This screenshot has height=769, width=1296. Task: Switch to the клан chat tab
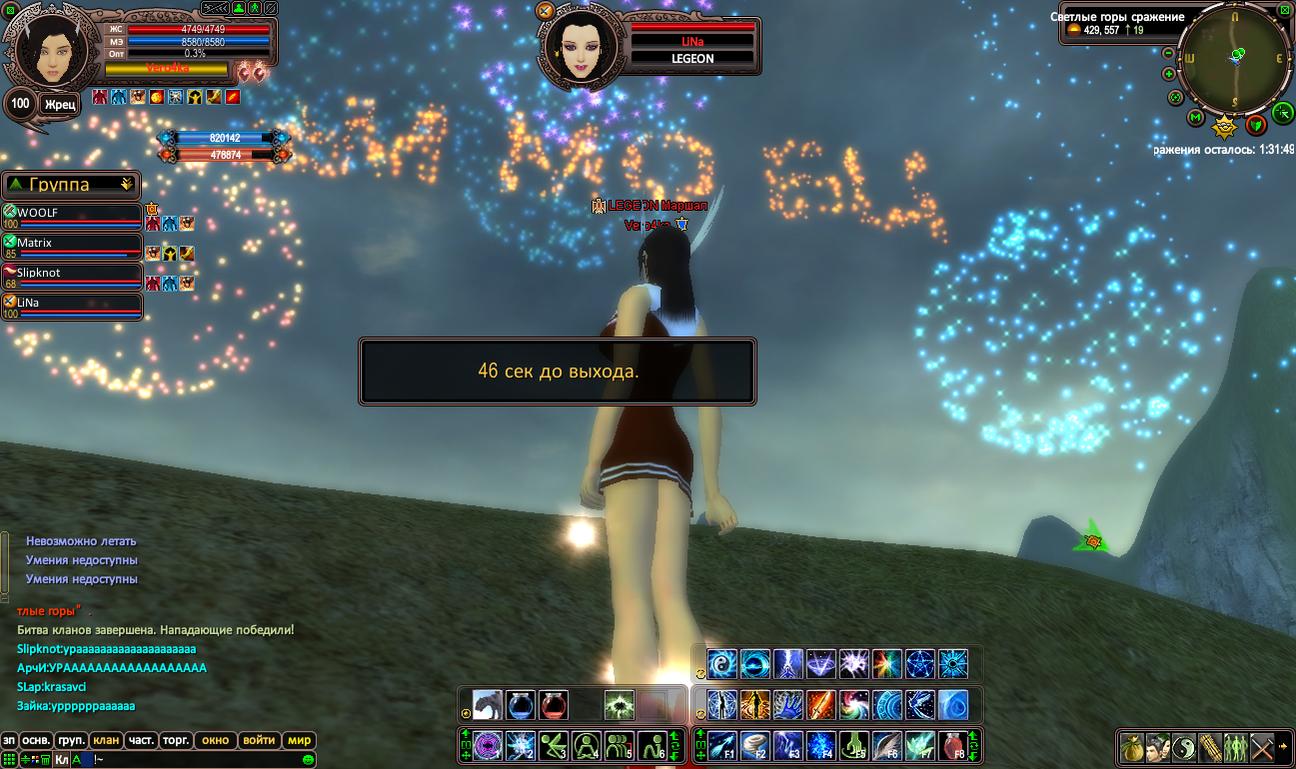pos(106,741)
